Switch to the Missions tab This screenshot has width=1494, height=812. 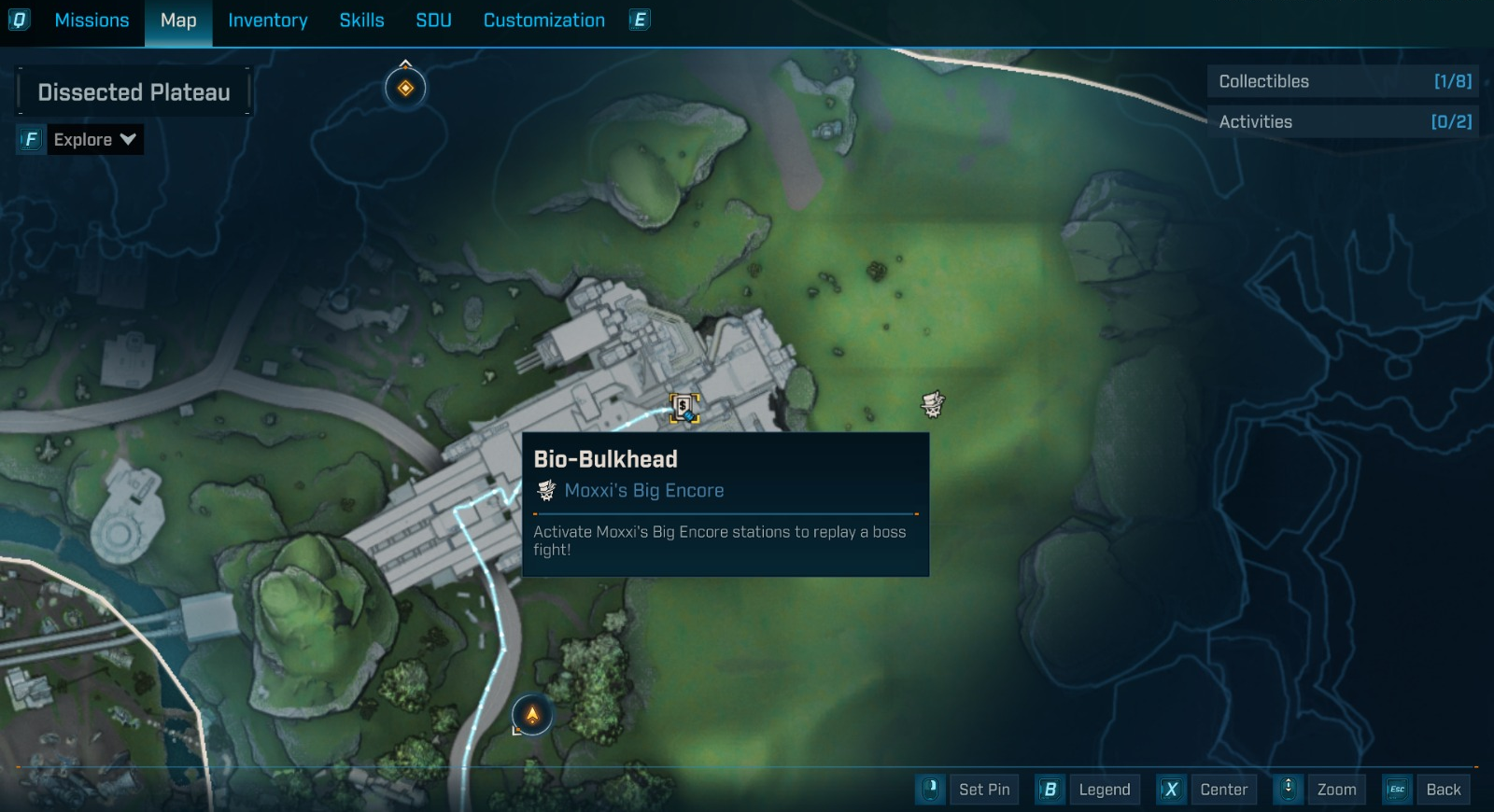coord(92,21)
